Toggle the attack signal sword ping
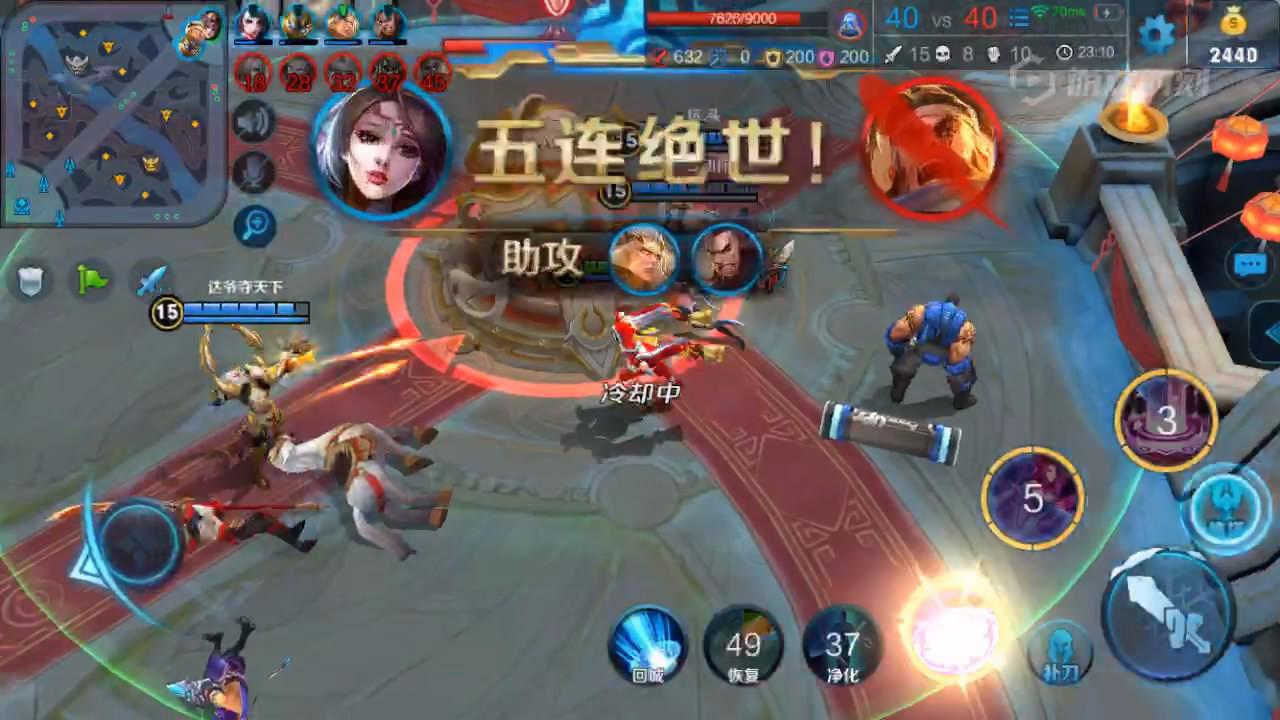 (x=150, y=280)
